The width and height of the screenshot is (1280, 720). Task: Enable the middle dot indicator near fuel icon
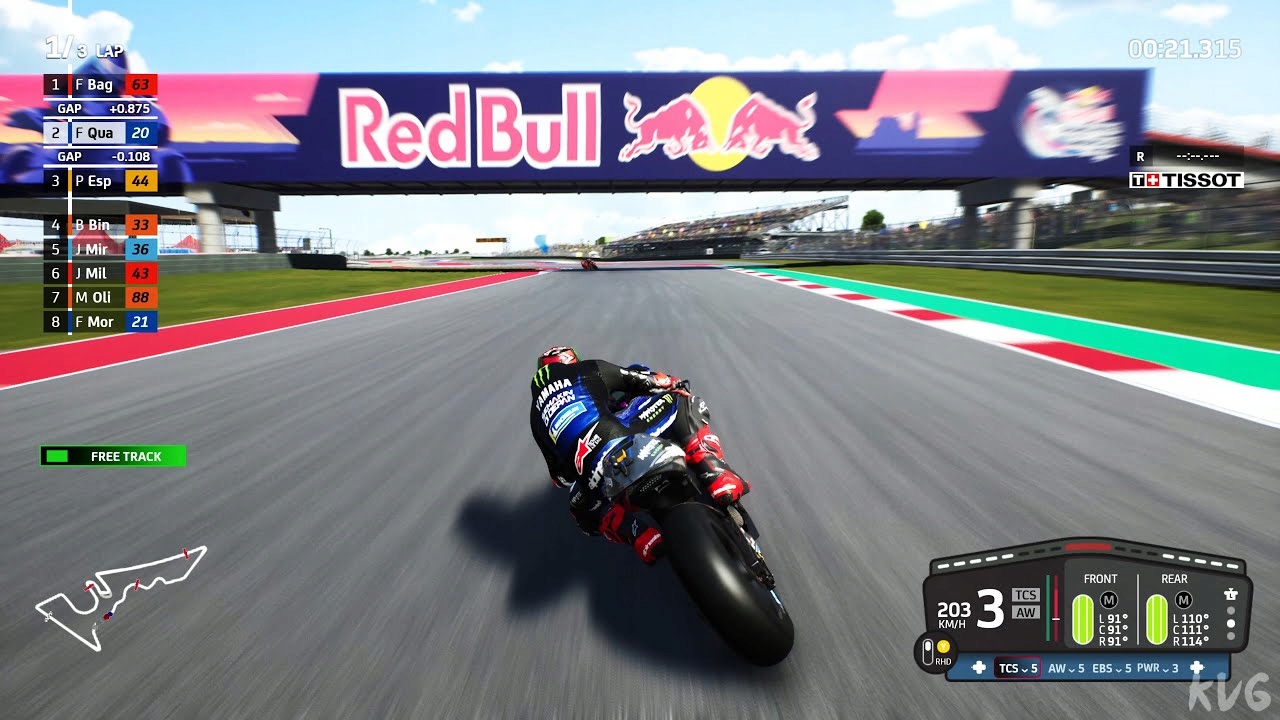[x=1230, y=622]
